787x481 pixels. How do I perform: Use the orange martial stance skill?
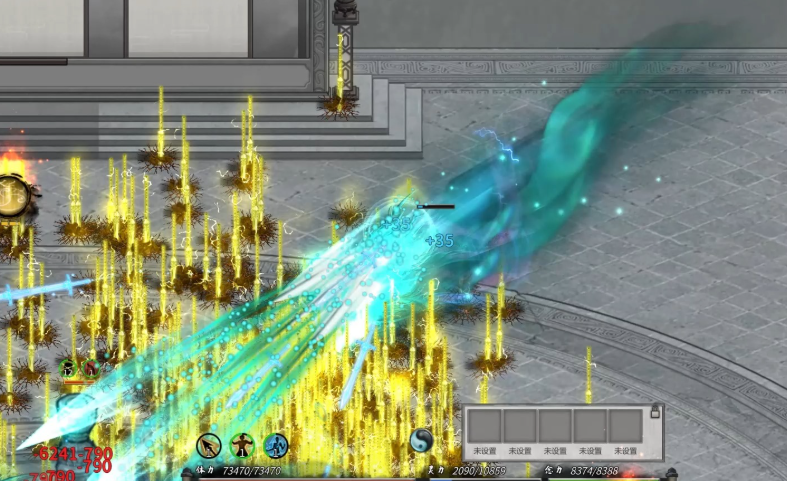pos(243,445)
